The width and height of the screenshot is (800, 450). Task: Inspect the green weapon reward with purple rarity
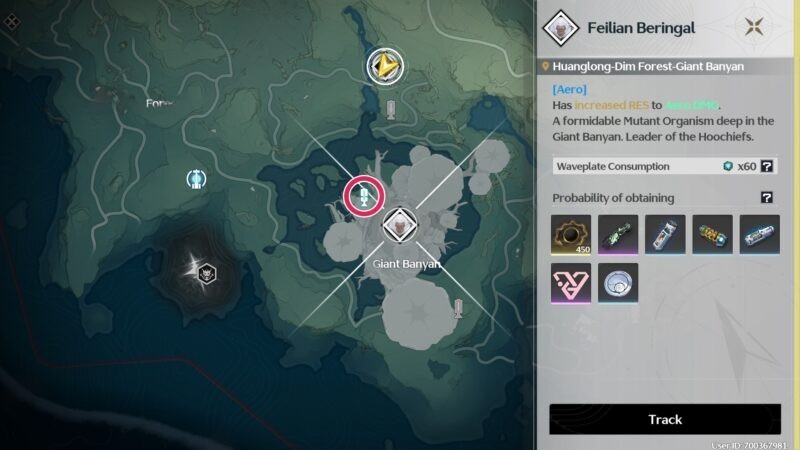click(618, 234)
